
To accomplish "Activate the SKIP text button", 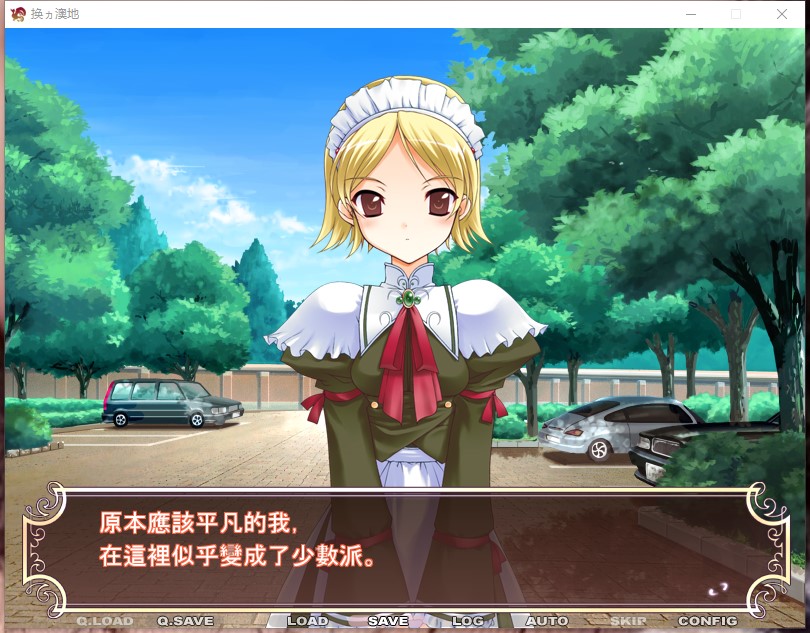I will pos(628,621).
